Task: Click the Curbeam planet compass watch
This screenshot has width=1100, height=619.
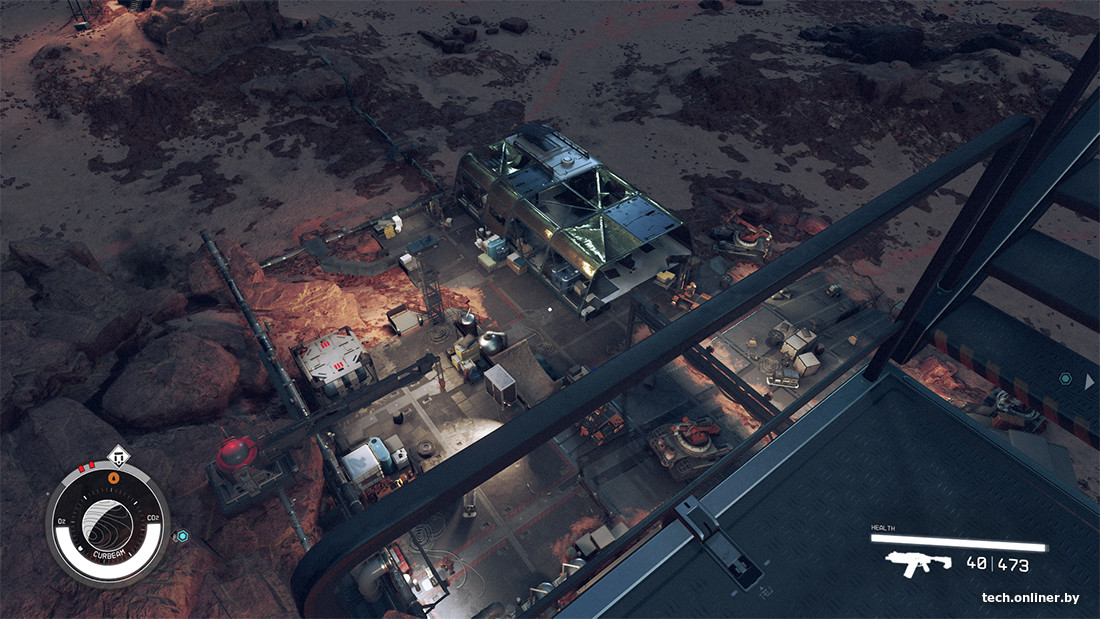Action: (107, 526)
